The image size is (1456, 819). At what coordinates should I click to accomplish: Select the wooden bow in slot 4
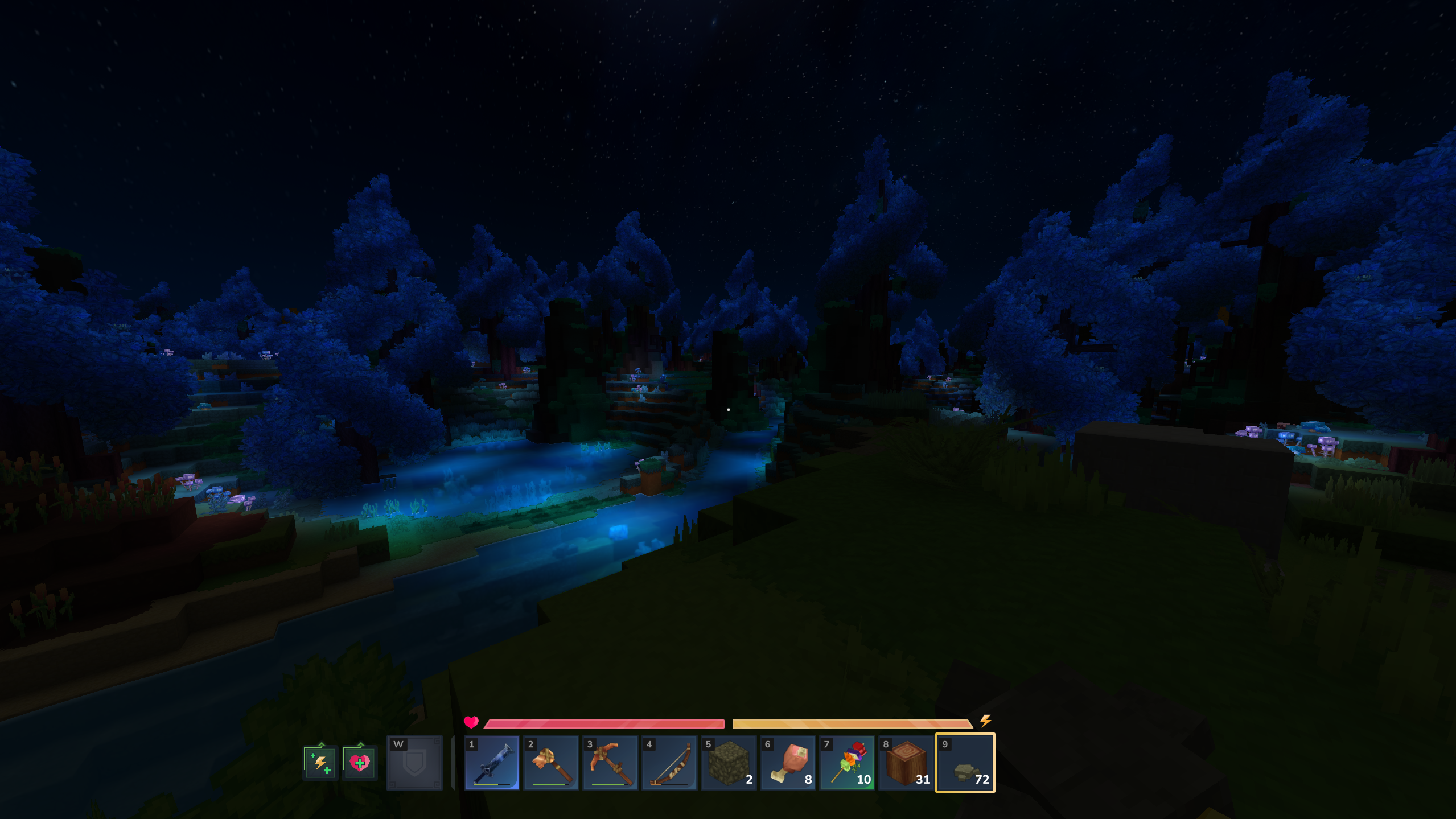click(x=669, y=763)
